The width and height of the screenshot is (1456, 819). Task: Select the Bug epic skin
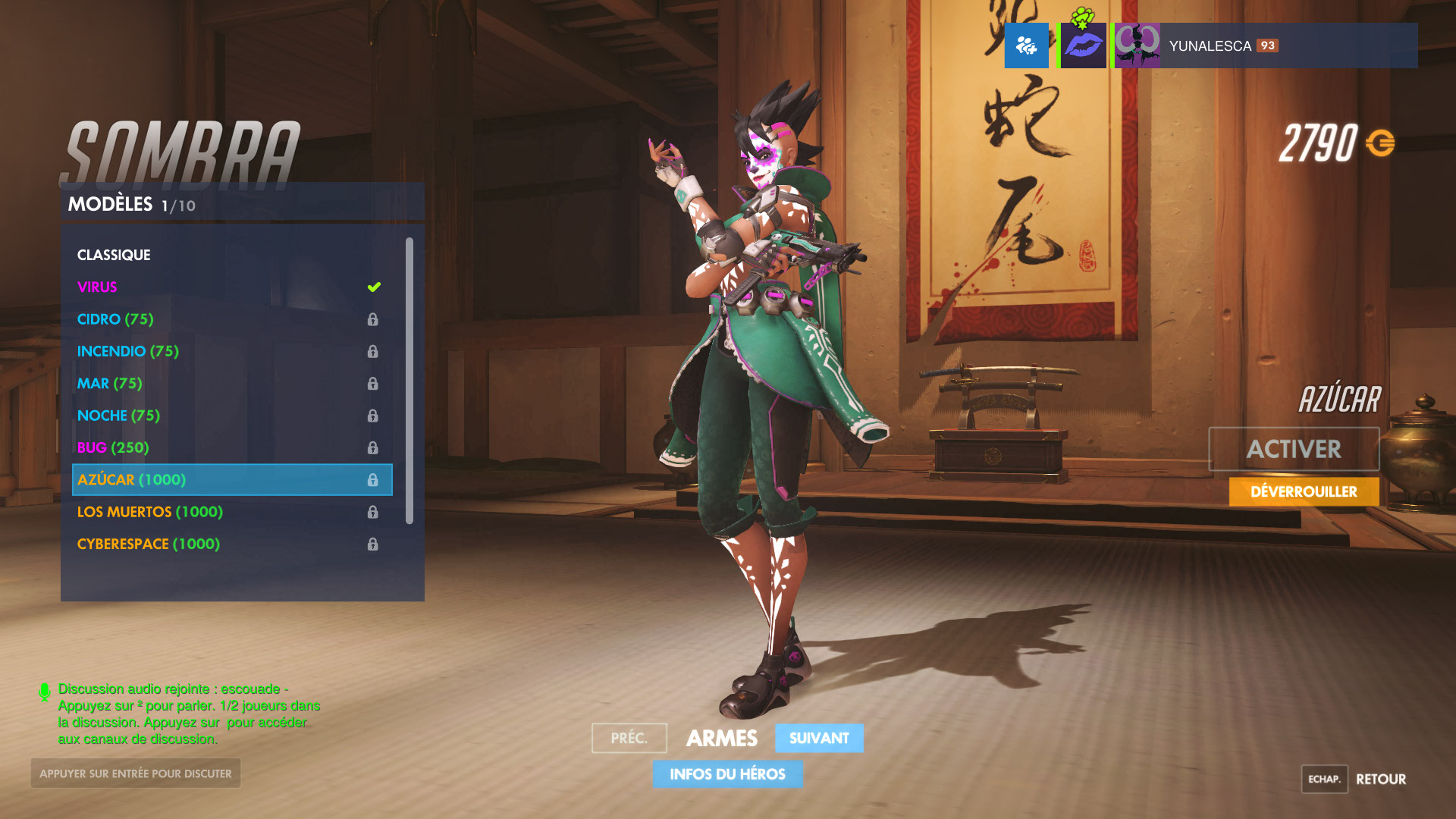pyautogui.click(x=113, y=447)
